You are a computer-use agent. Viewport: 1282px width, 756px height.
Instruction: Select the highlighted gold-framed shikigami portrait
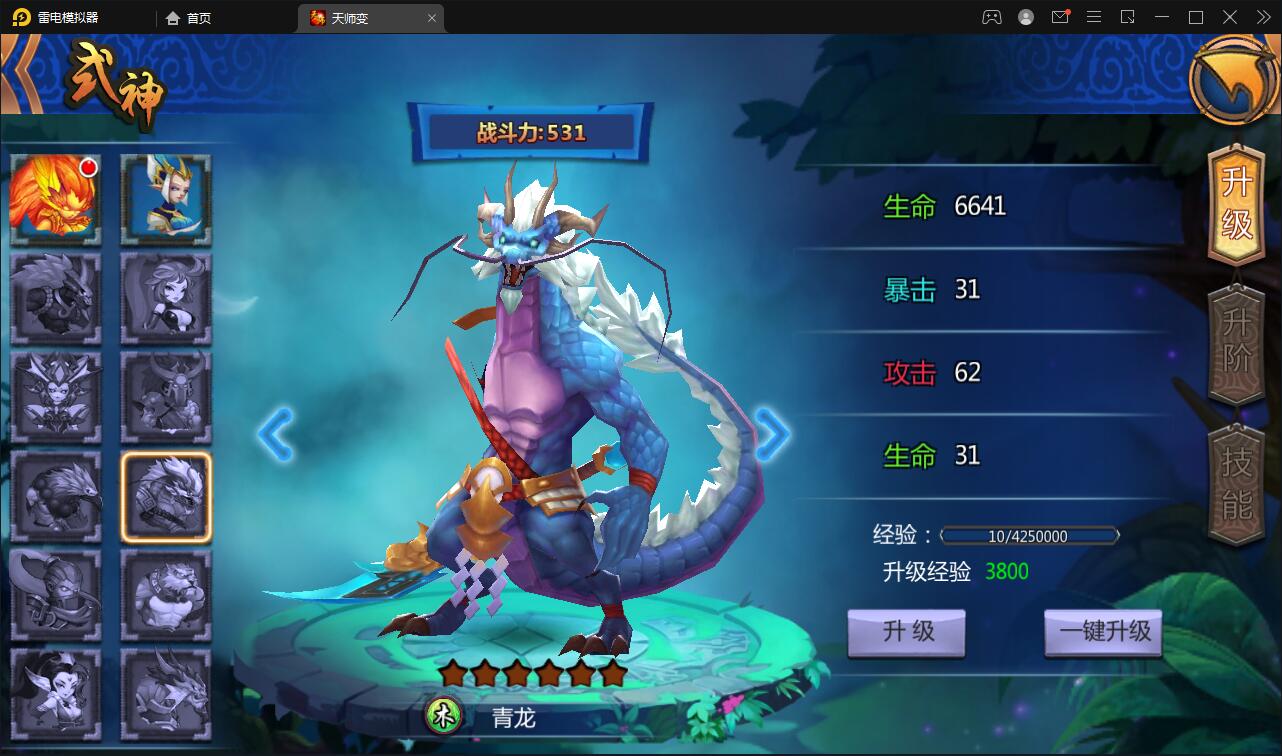[166, 497]
